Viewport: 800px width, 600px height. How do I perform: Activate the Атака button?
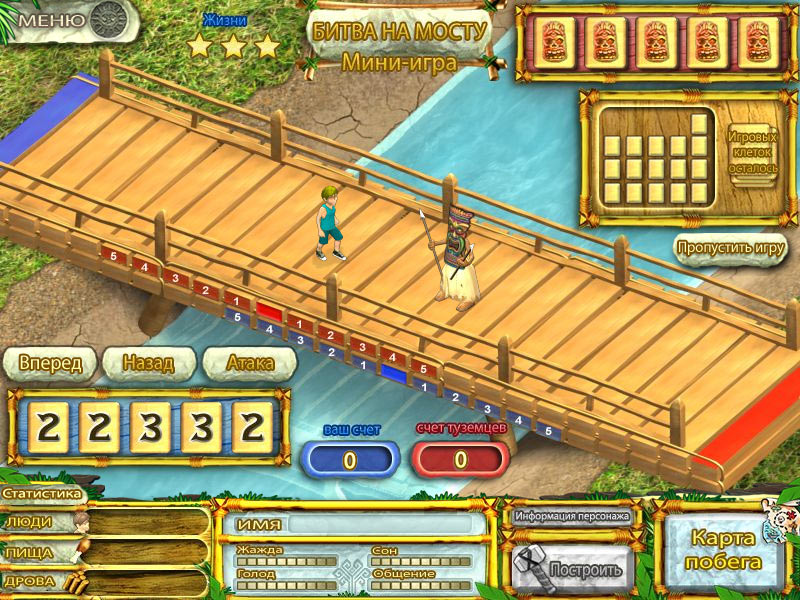tap(249, 363)
